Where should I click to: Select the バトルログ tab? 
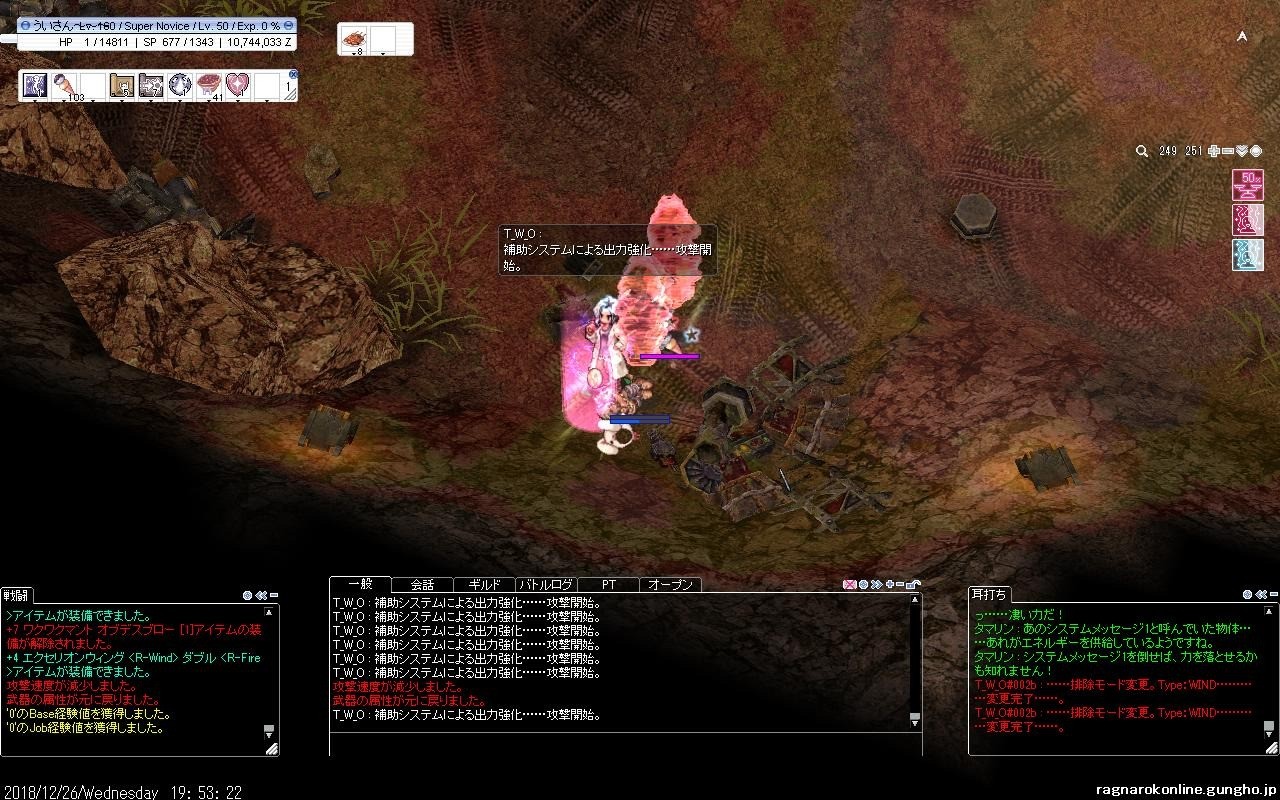[x=546, y=585]
